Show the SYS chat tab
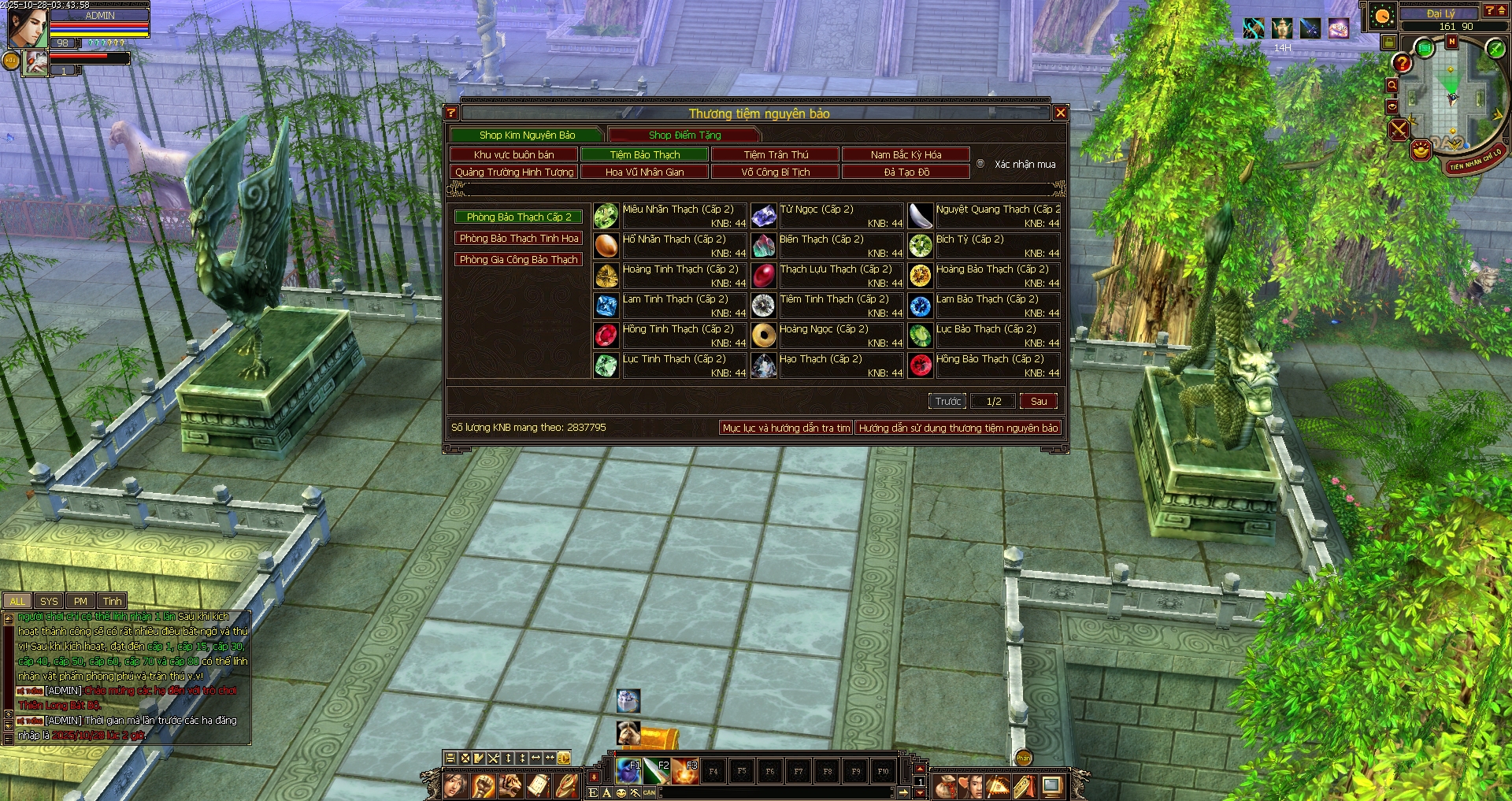This screenshot has width=1512, height=801. point(49,601)
